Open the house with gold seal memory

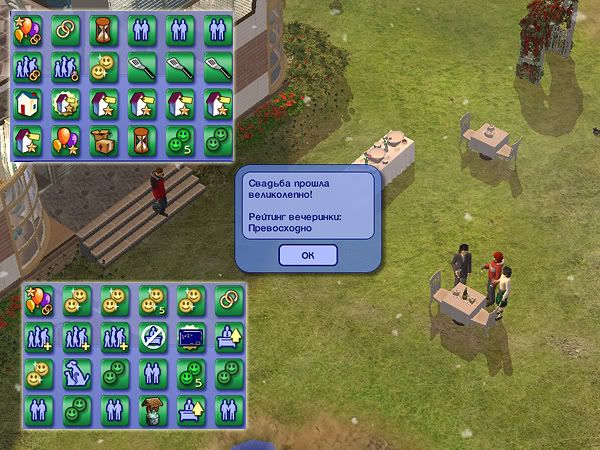66,103
